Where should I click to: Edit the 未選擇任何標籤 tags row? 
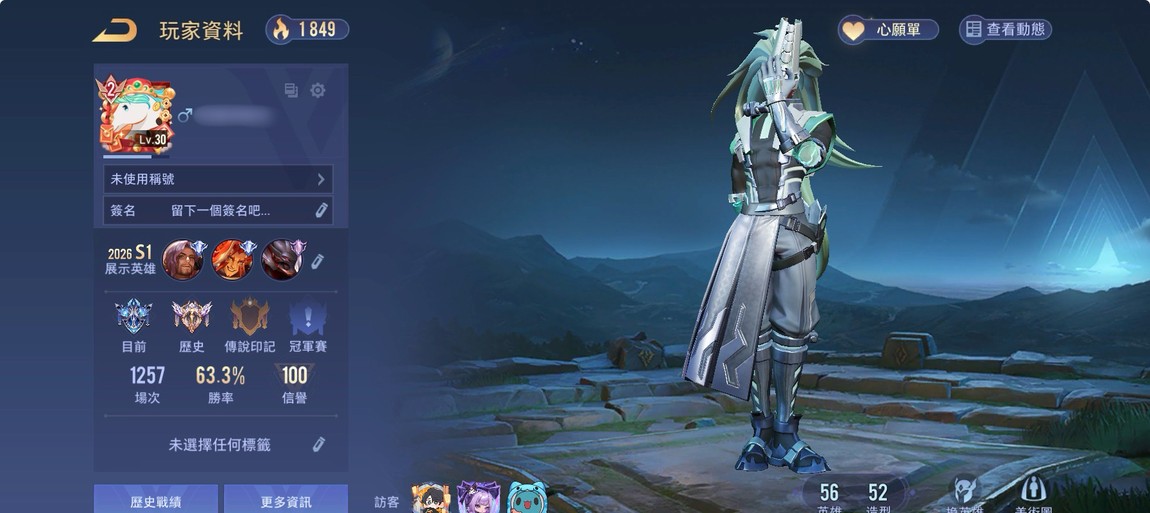pos(319,445)
